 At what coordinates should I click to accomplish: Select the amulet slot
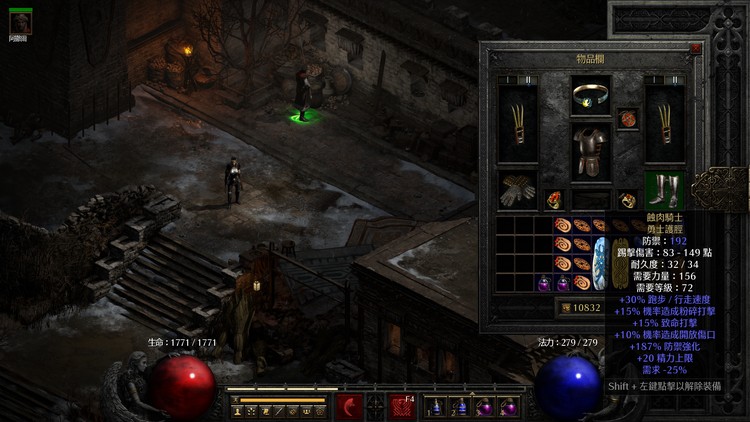[628, 120]
